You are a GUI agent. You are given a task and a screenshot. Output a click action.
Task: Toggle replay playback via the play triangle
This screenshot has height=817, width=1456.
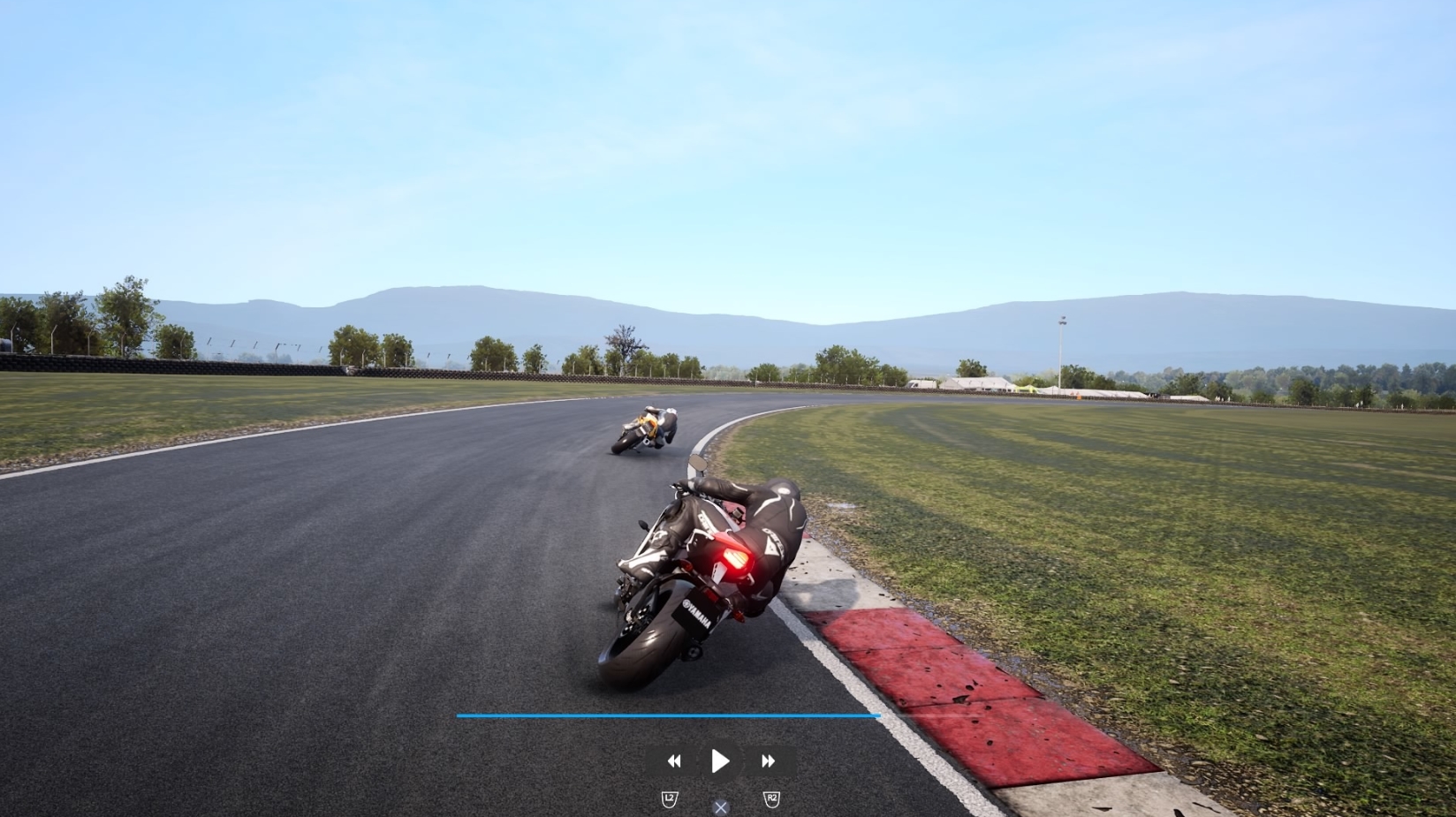coord(720,760)
